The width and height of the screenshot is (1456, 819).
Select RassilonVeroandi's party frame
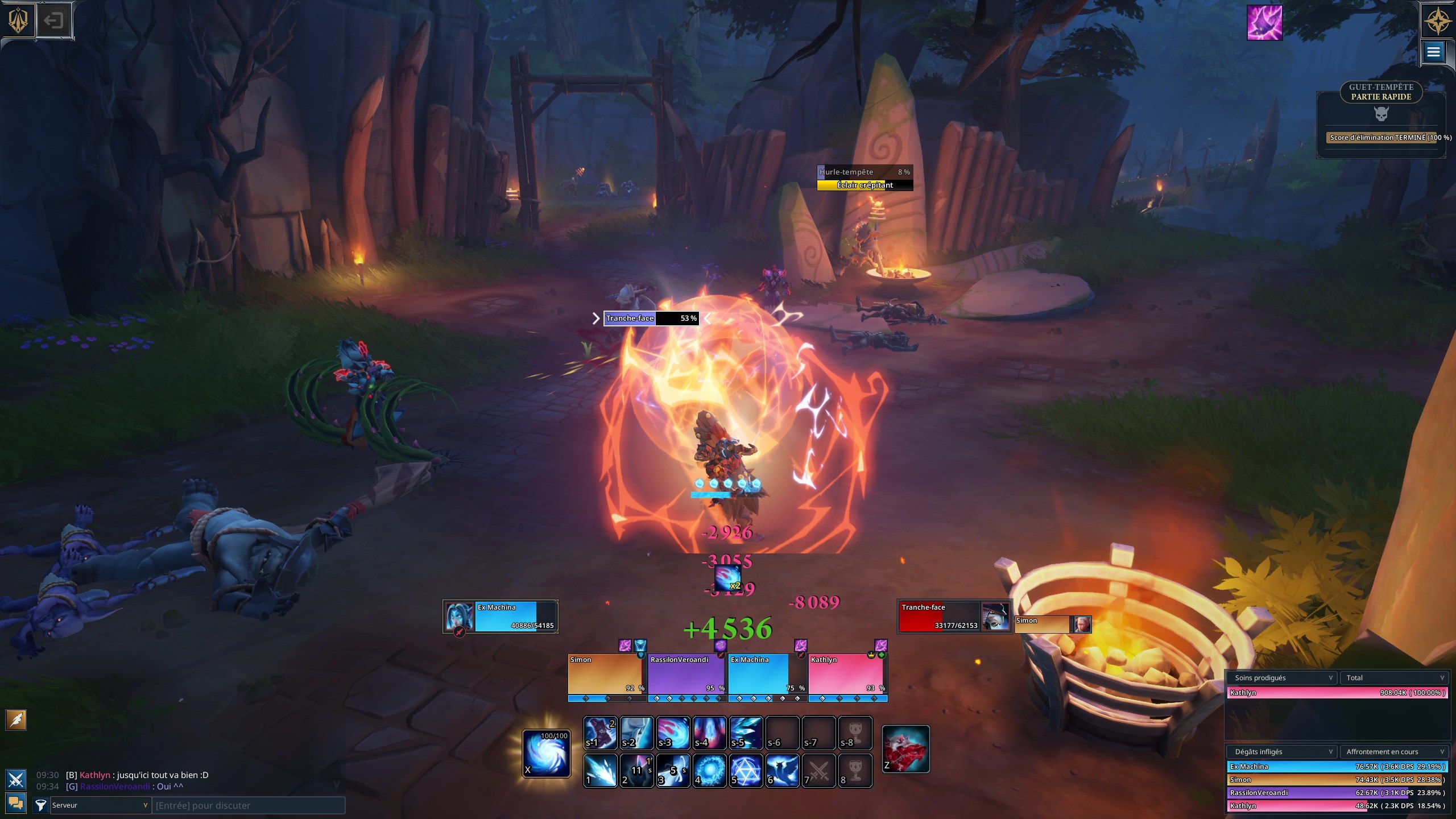[x=687, y=674]
